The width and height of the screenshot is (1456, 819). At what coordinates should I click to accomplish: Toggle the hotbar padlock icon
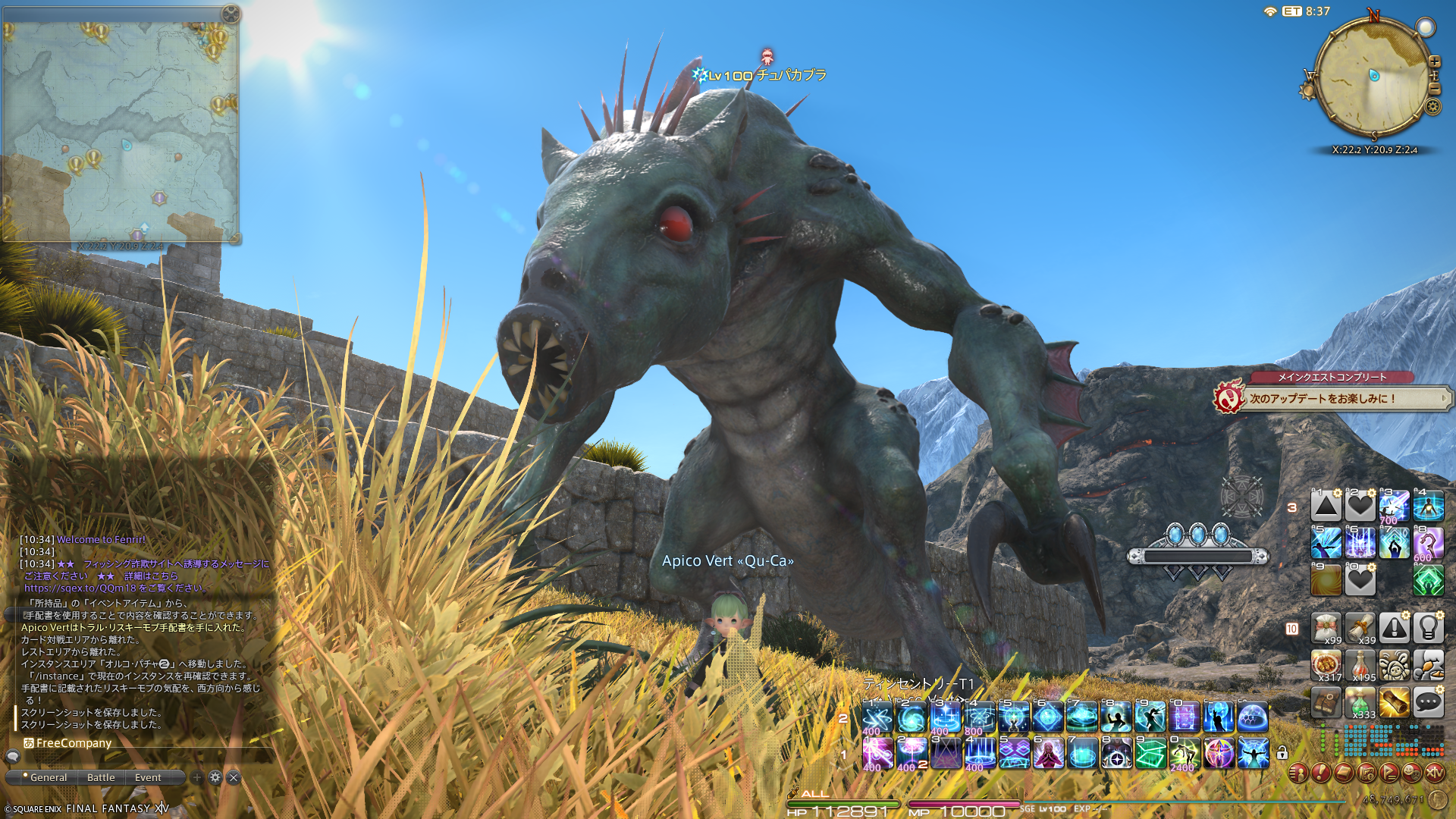[x=1282, y=753]
